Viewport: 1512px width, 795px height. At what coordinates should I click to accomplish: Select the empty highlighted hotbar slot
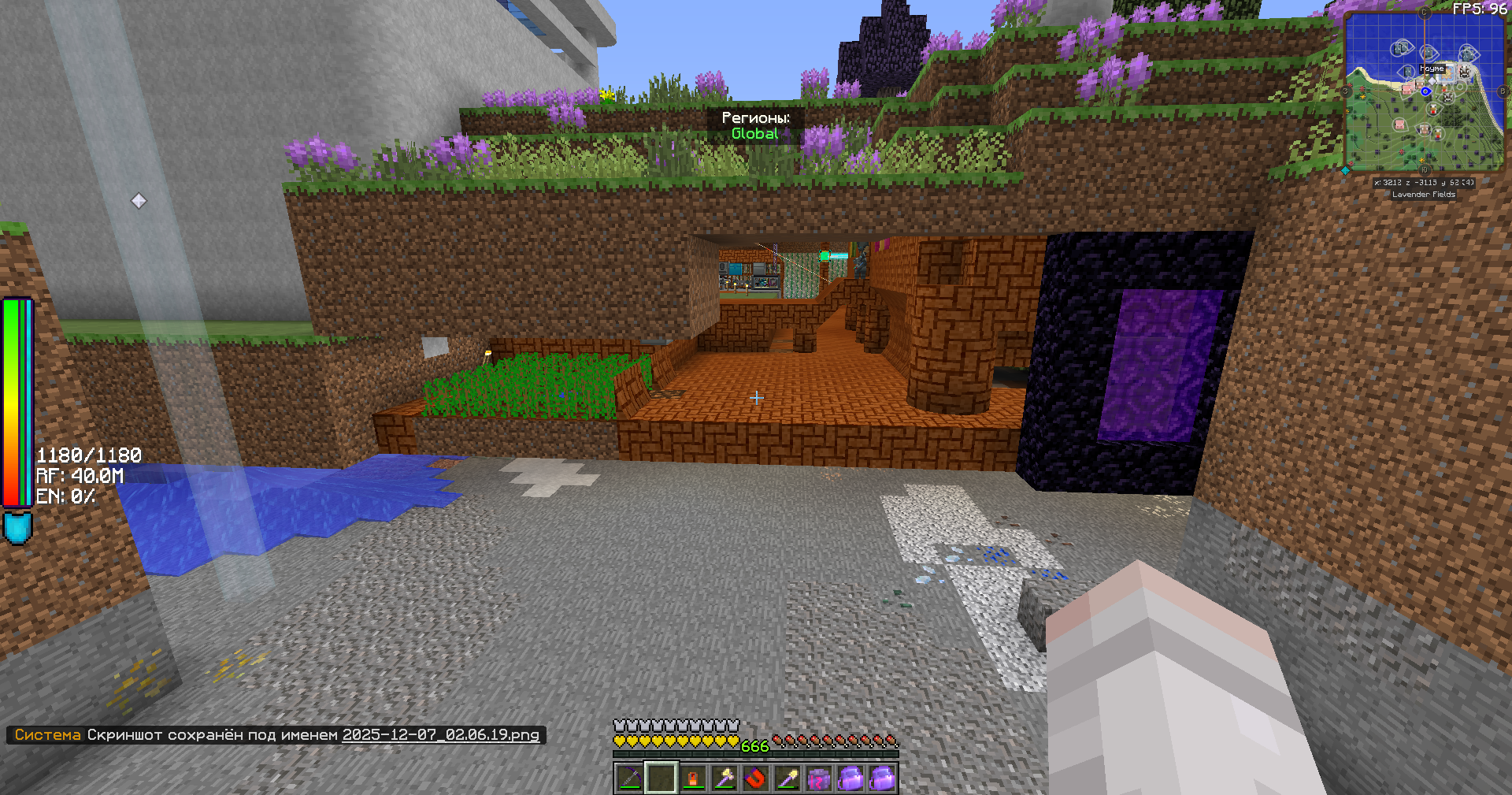(661, 778)
